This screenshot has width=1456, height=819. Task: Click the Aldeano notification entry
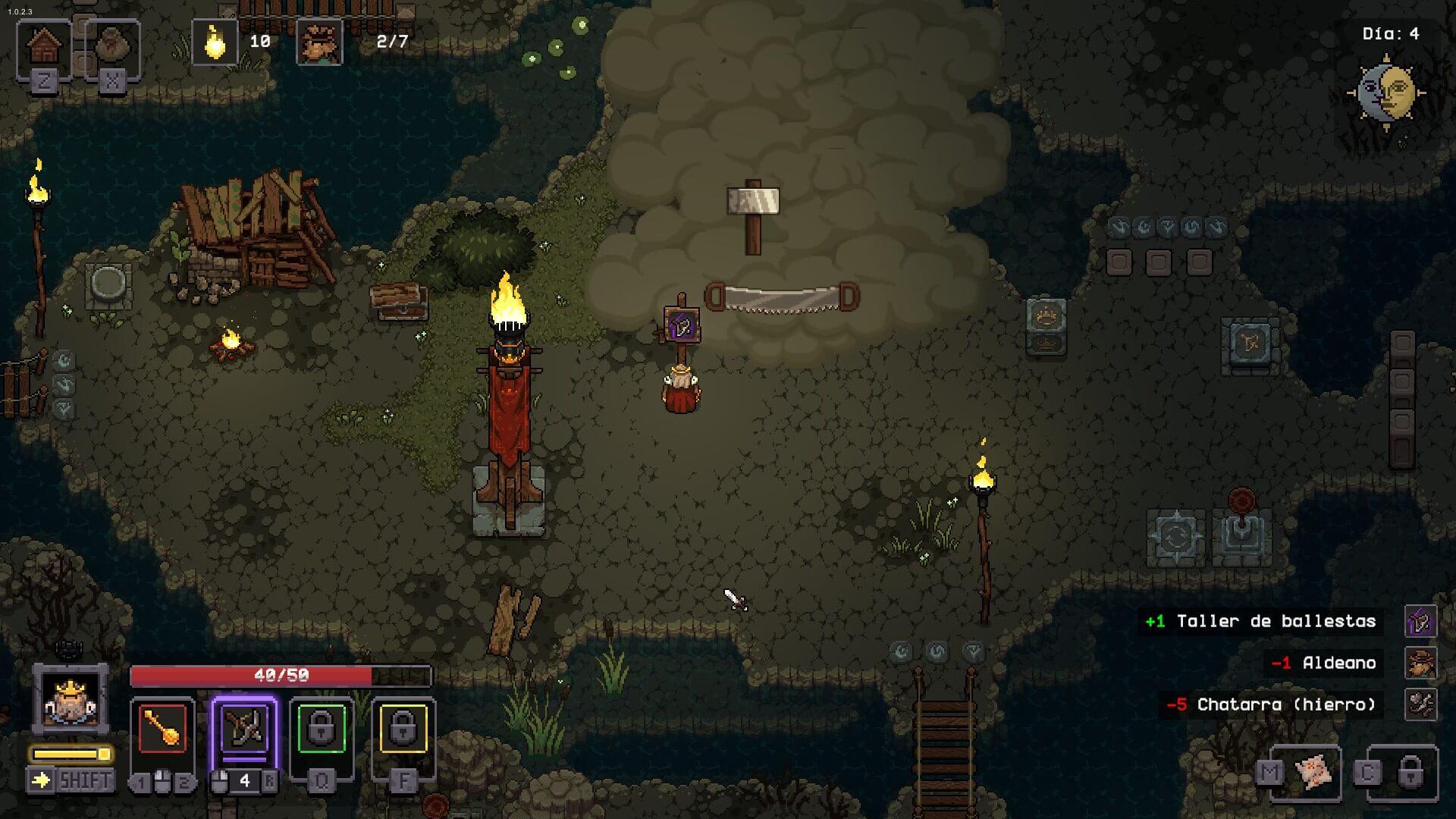coord(1339,664)
